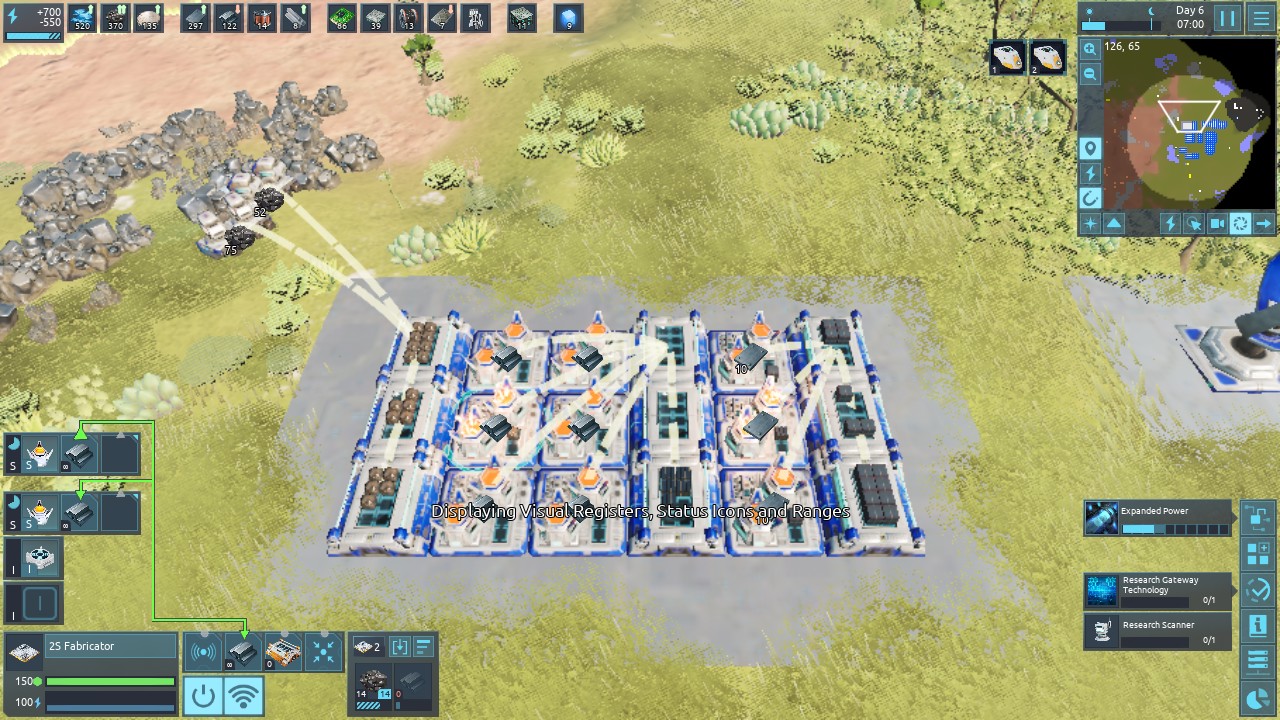The height and width of the screenshot is (720, 1280).
Task: Toggle the Fabricator wifi signal button
Action: coord(244,695)
